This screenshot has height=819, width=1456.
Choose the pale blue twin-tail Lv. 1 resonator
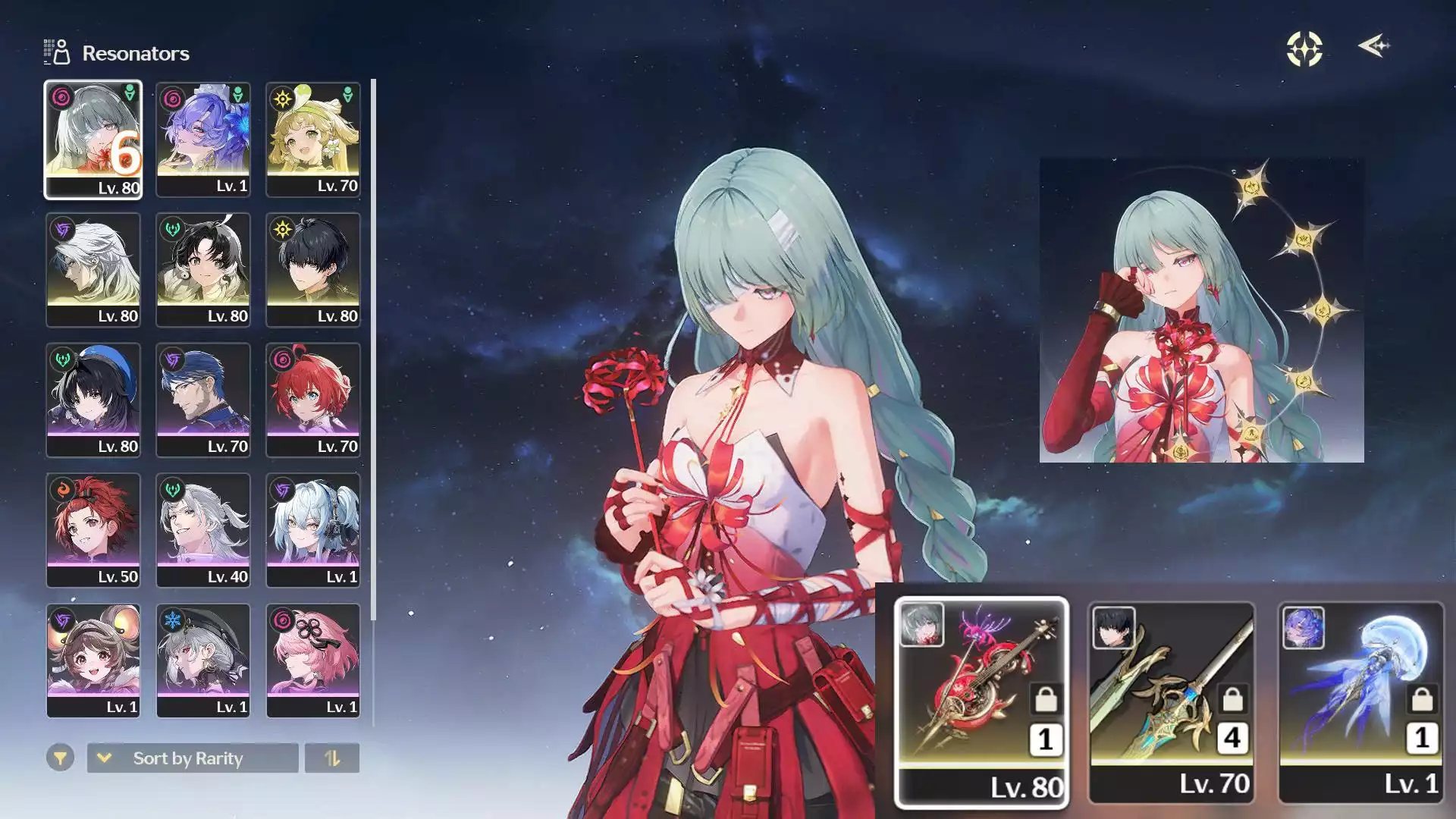(x=313, y=531)
